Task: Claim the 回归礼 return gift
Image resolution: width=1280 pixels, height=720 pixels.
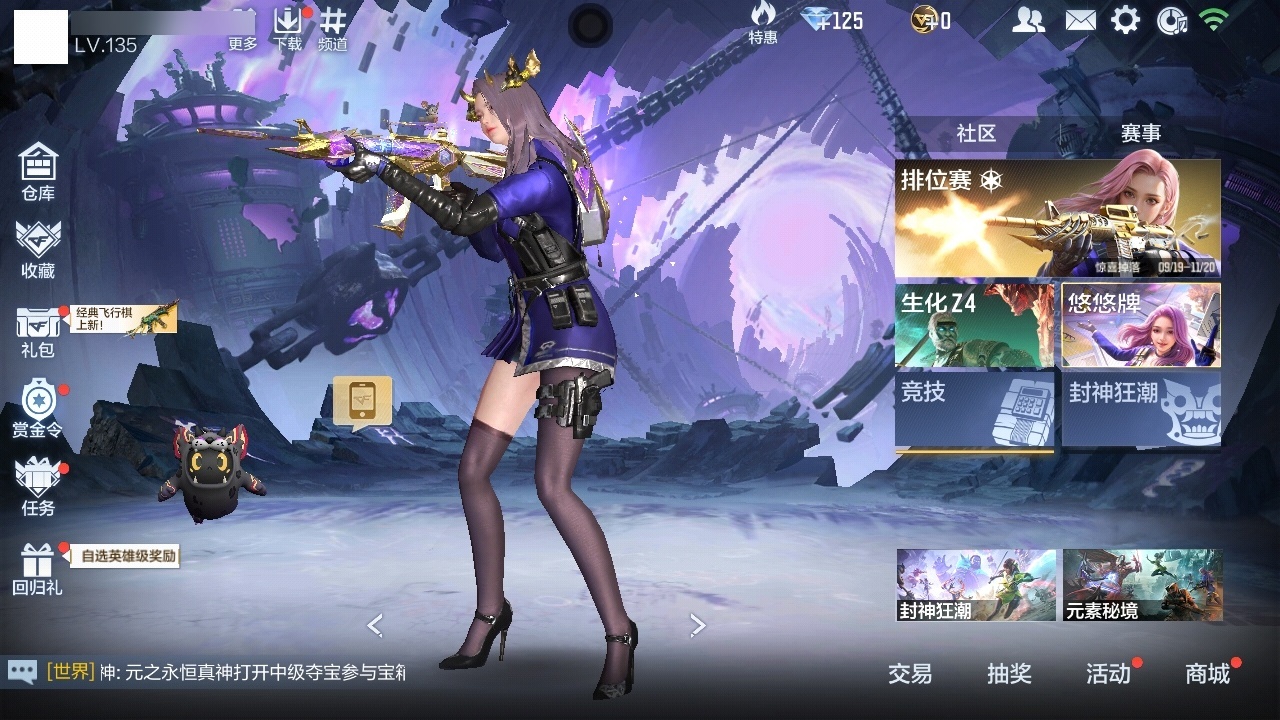Action: coord(38,568)
